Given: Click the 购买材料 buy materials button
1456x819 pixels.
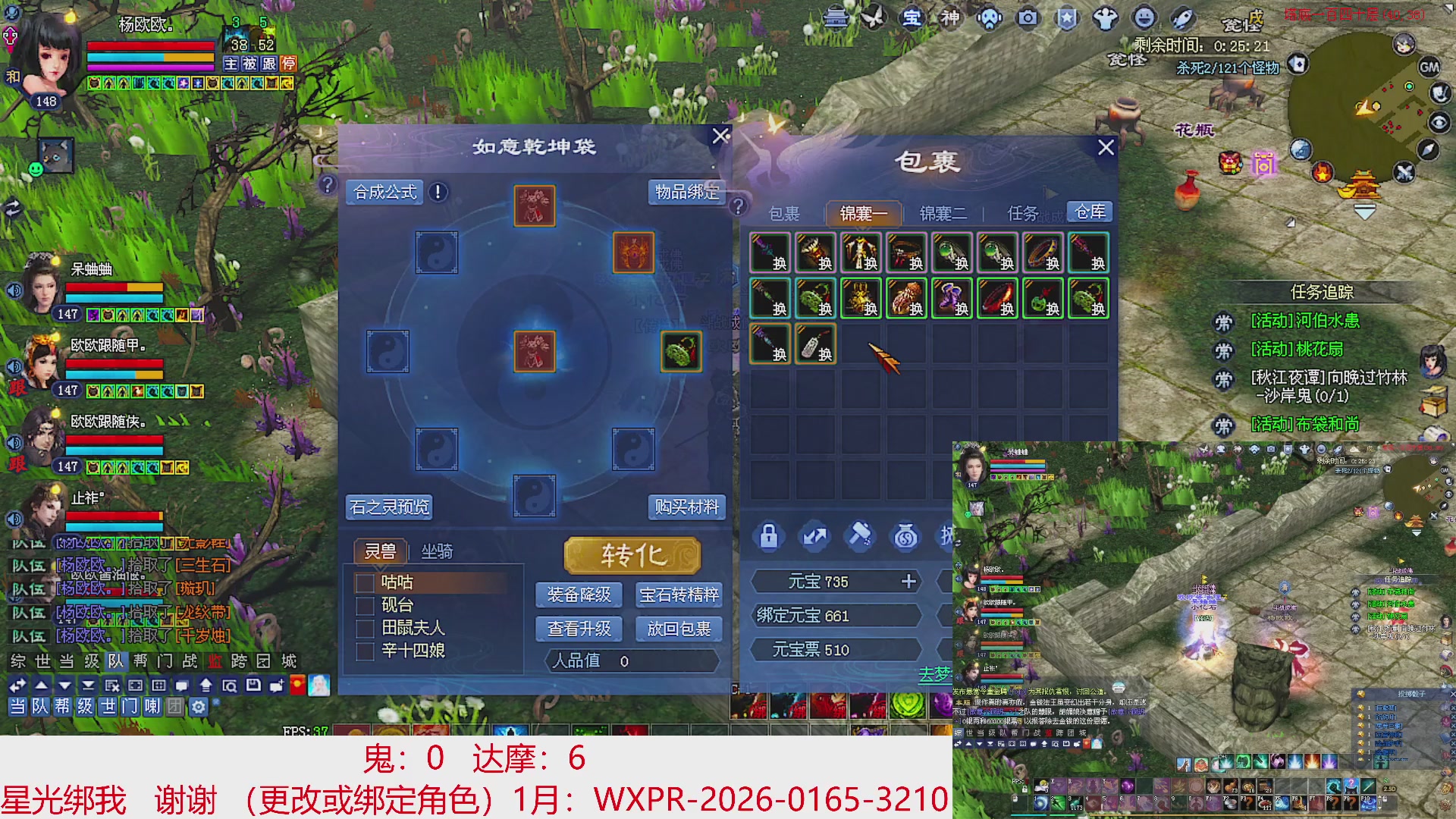Looking at the screenshot, I should coord(686,508).
